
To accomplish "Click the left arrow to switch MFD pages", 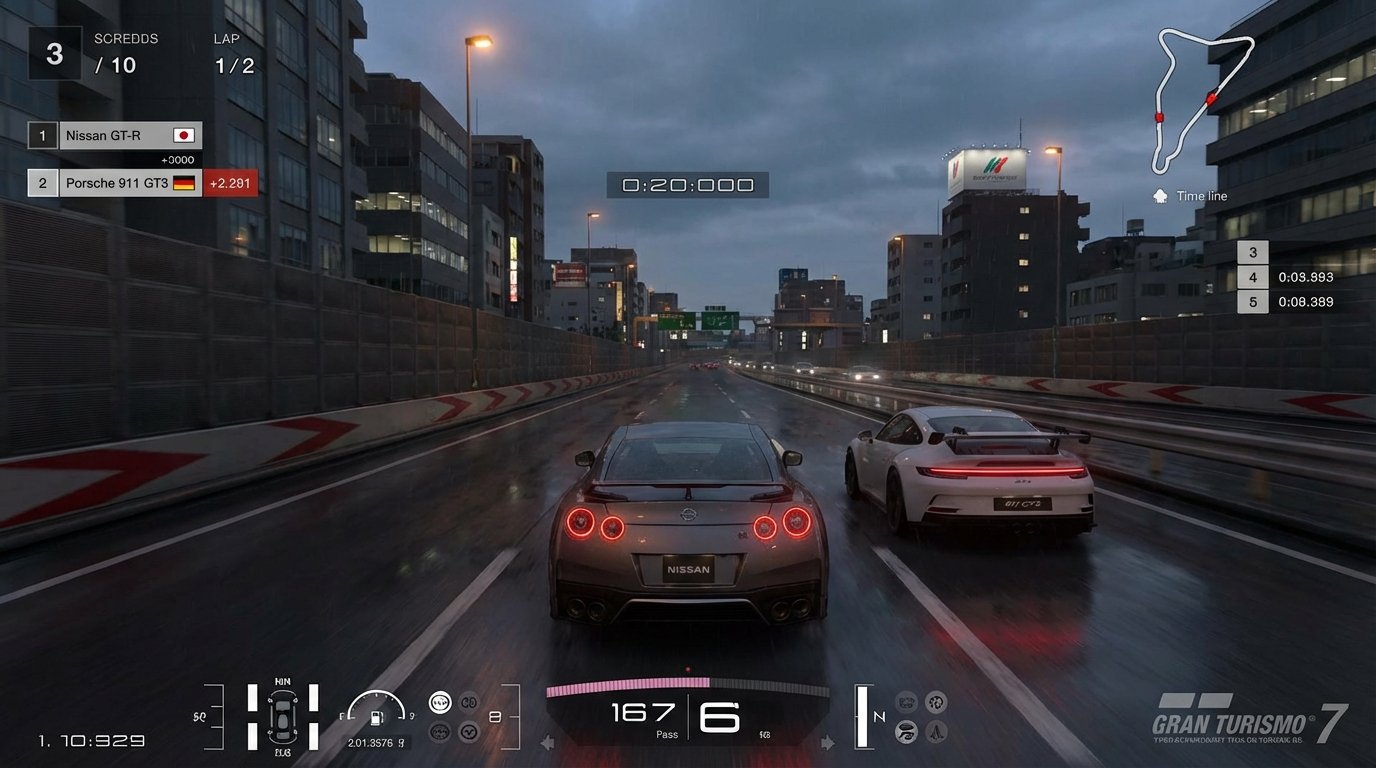I will pos(548,742).
